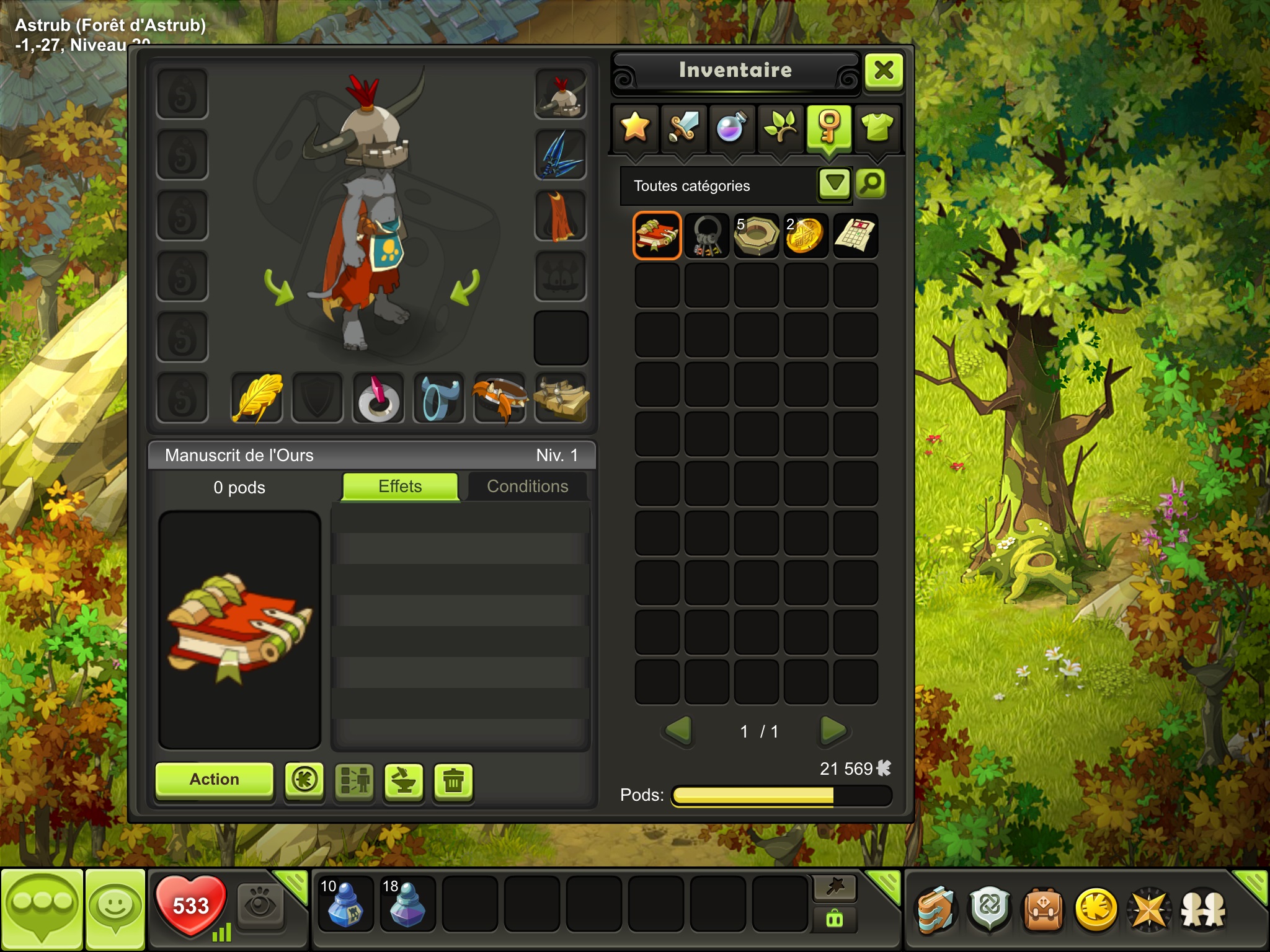The width and height of the screenshot is (1270, 952).
Task: Switch to the sword equipment tab
Action: 683,127
